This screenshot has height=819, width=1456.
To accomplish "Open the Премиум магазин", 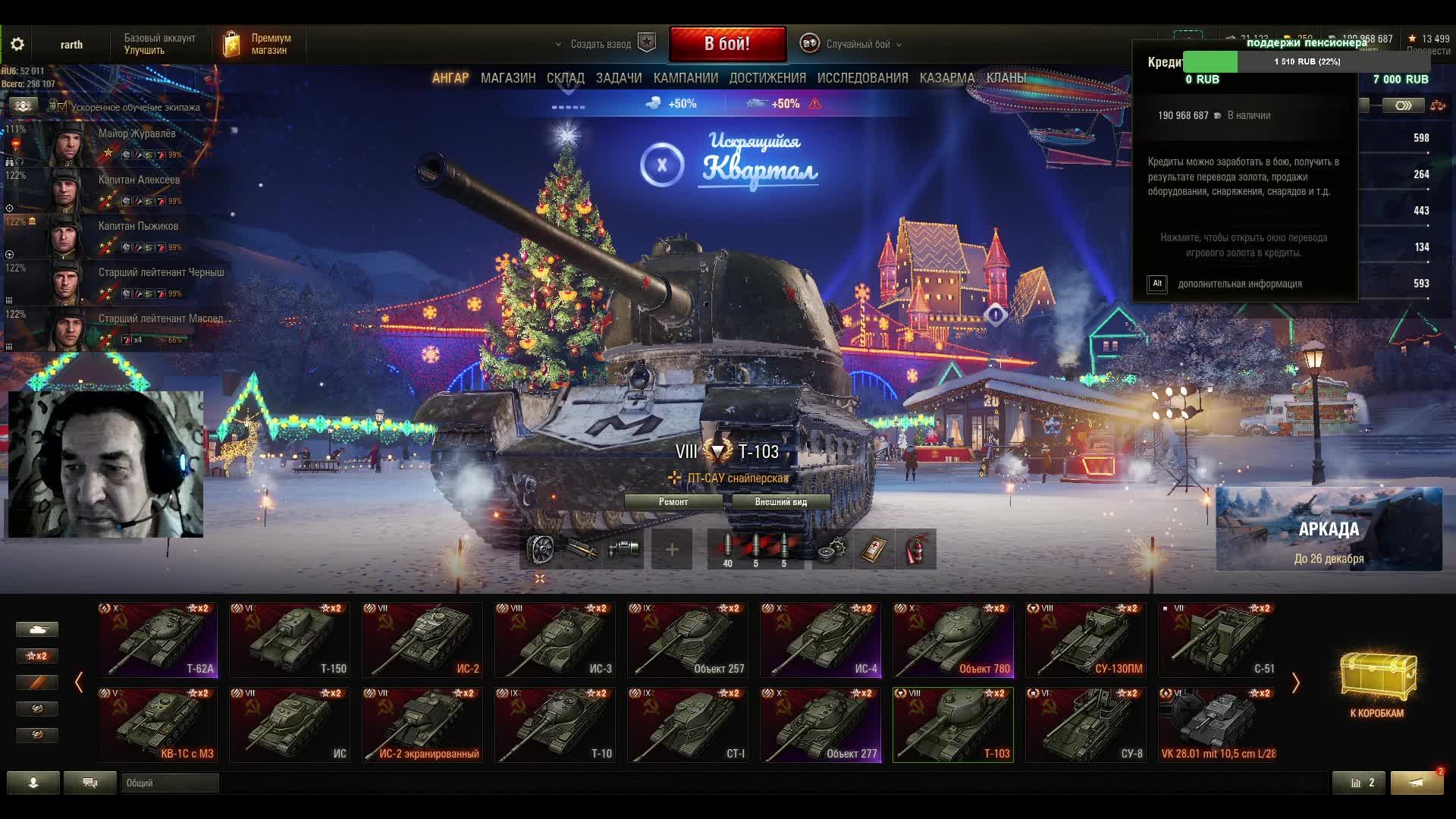I will point(258,44).
